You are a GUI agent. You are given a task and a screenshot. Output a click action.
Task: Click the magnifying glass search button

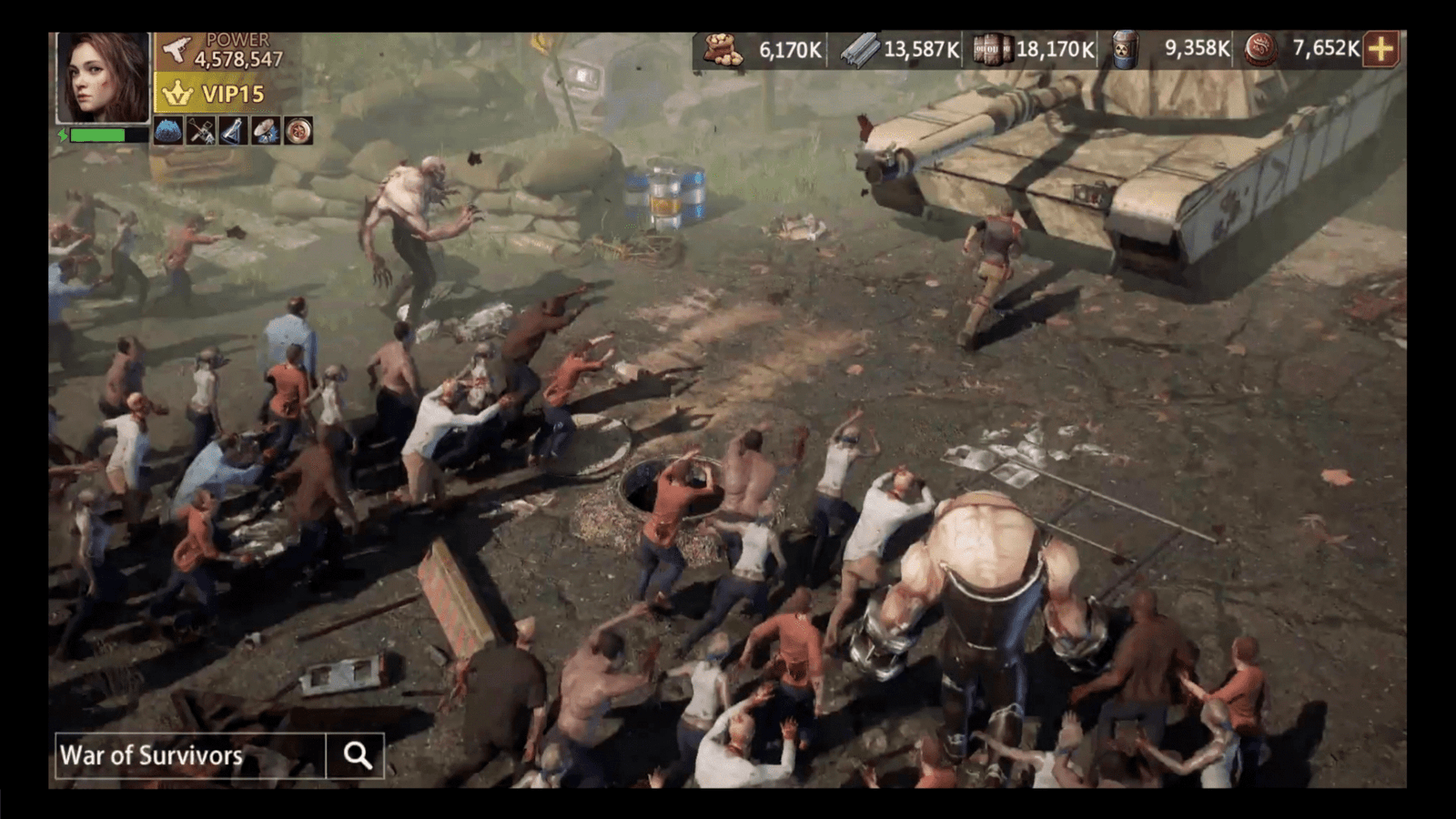pyautogui.click(x=357, y=755)
